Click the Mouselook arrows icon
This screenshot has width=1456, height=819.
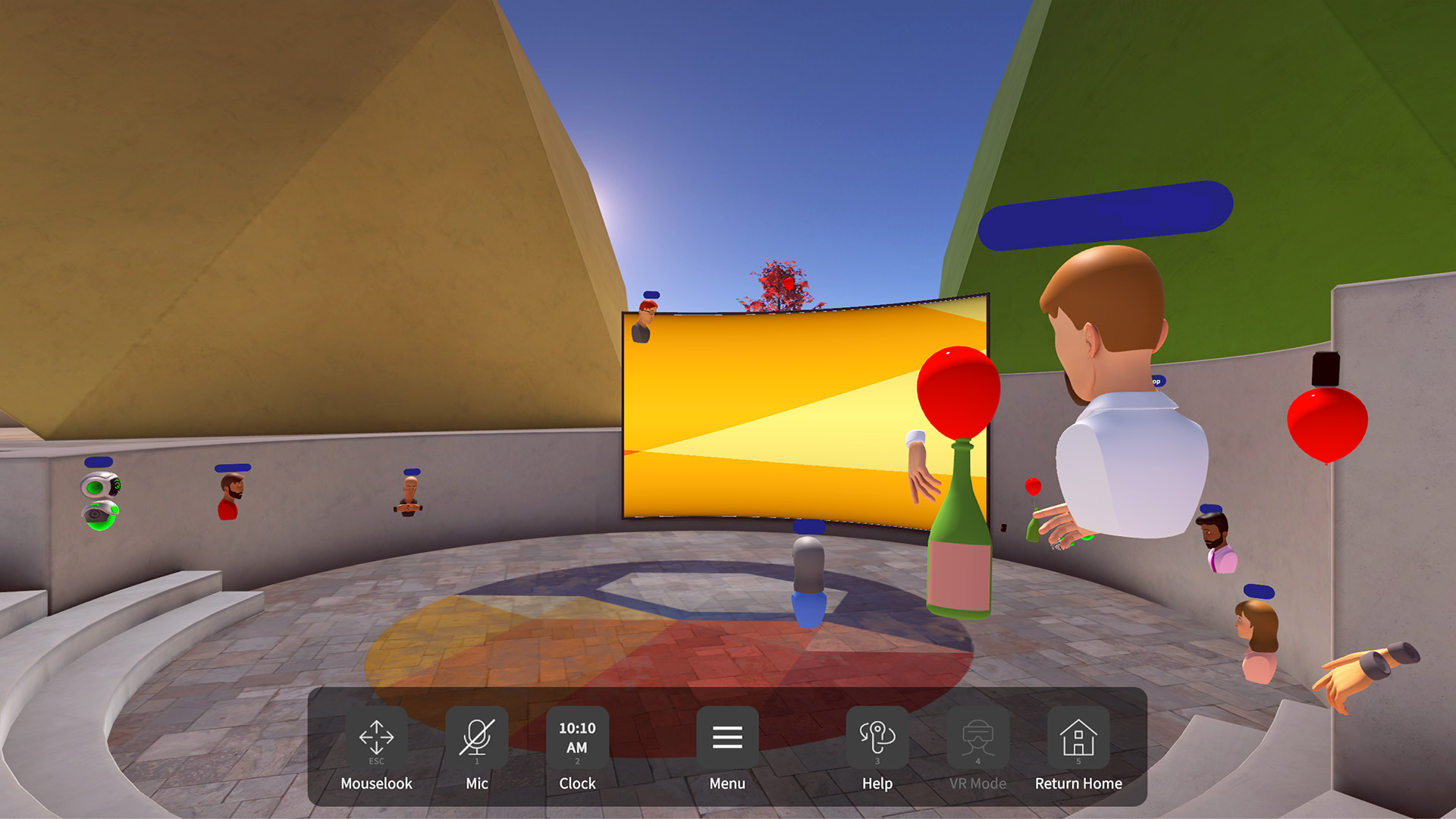[x=377, y=738]
